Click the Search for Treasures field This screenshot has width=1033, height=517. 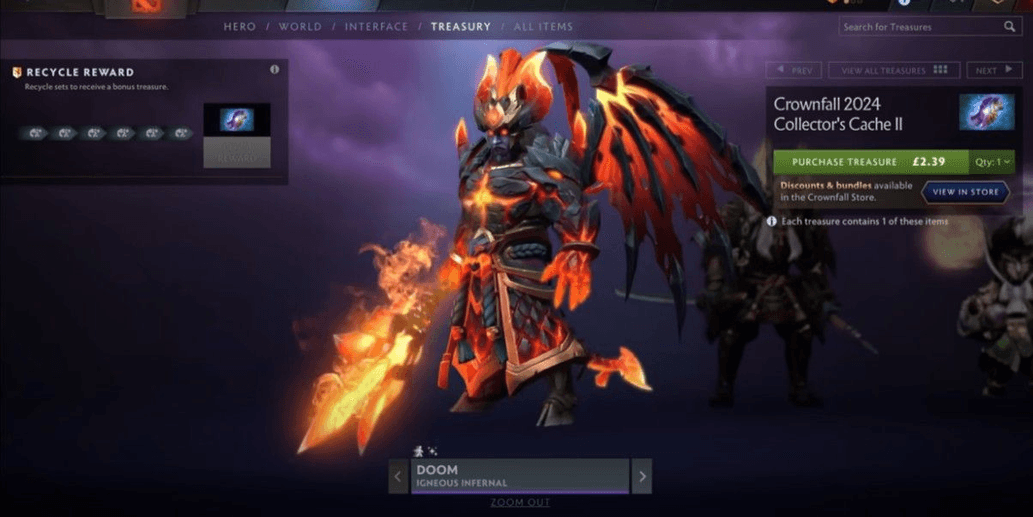pos(920,27)
